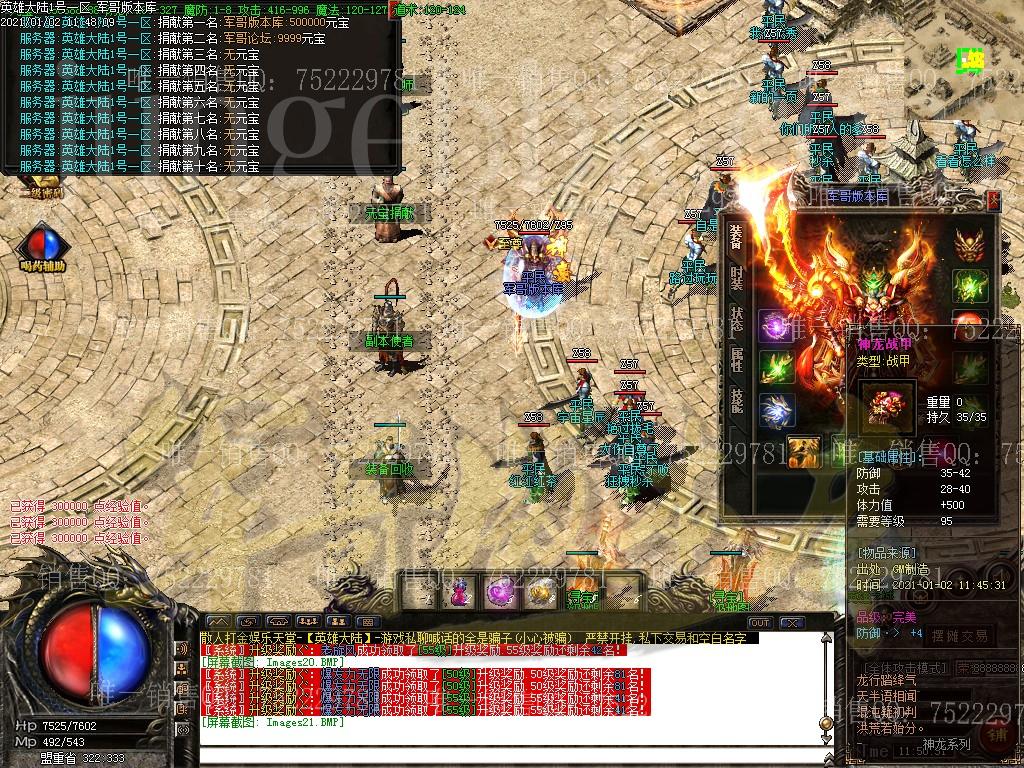Close the character equipment panel

click(x=993, y=200)
